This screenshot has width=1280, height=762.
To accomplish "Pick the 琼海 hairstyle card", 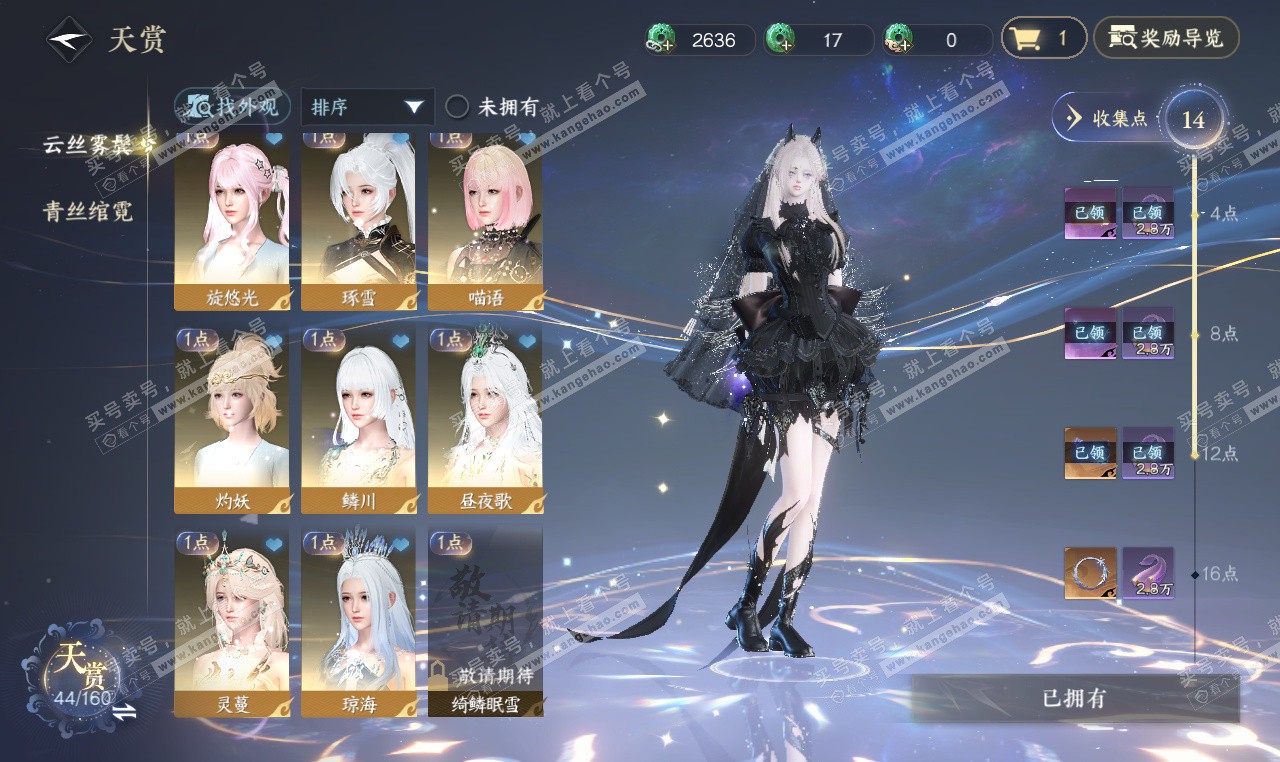I will click(x=359, y=622).
